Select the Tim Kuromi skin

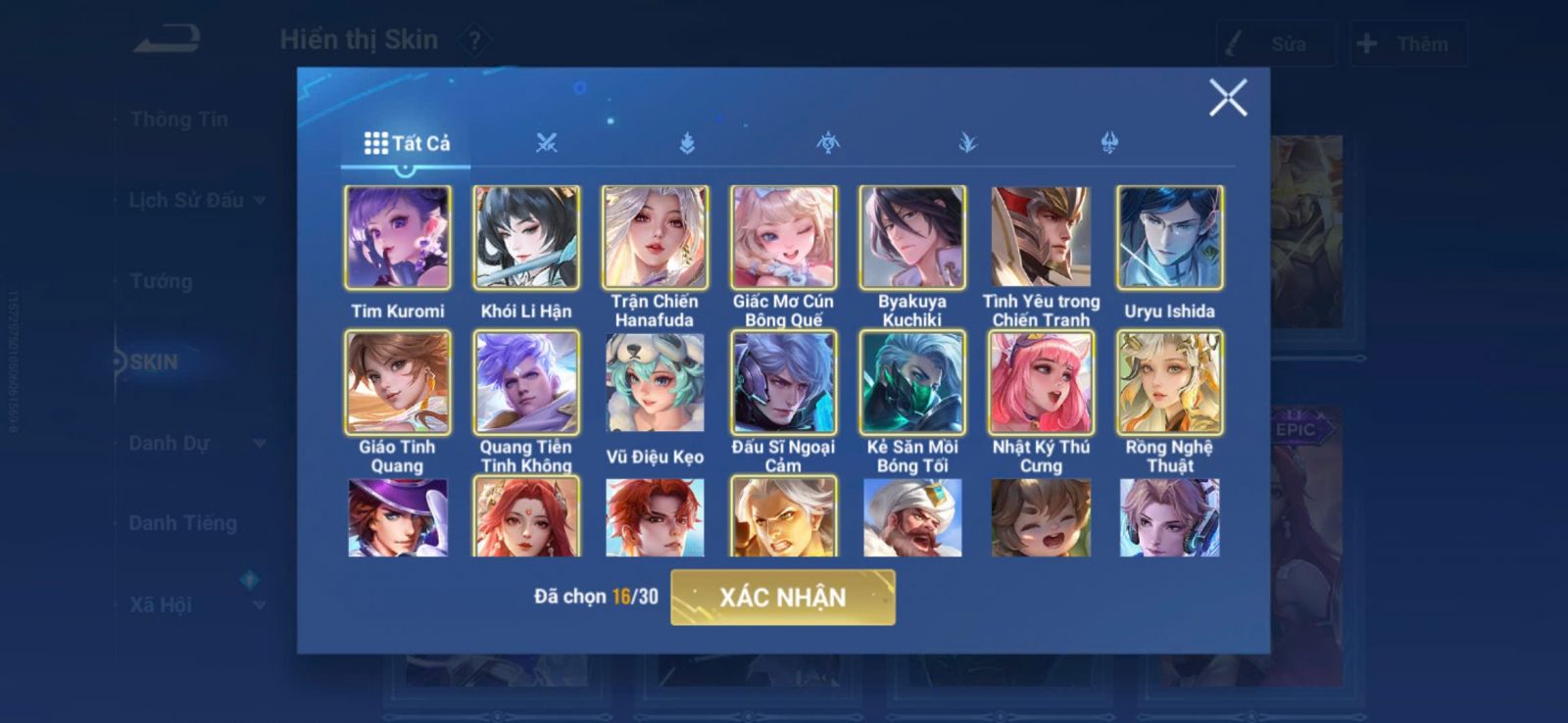pos(397,238)
